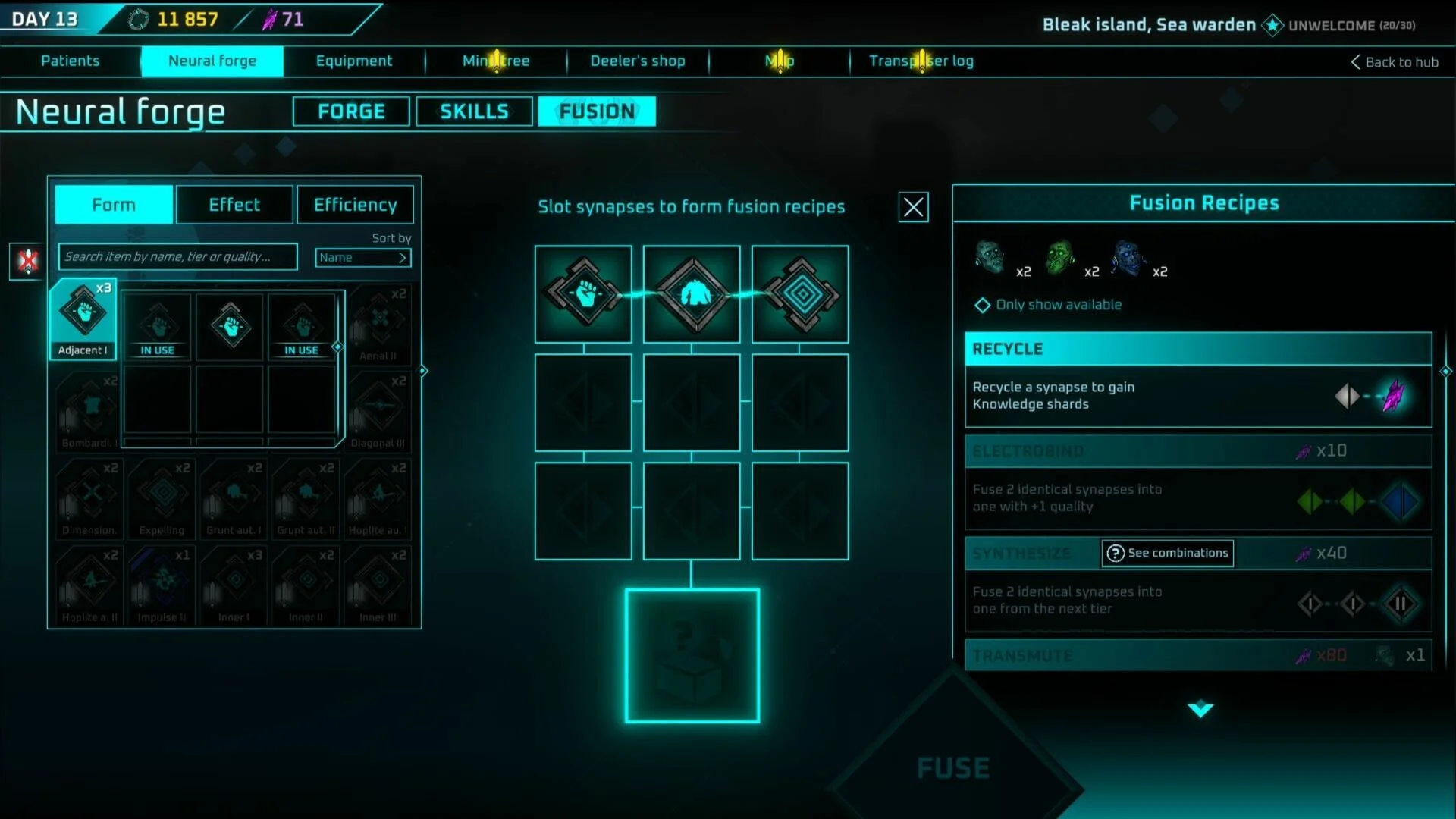
Task: Go back to hub
Action: (1394, 62)
